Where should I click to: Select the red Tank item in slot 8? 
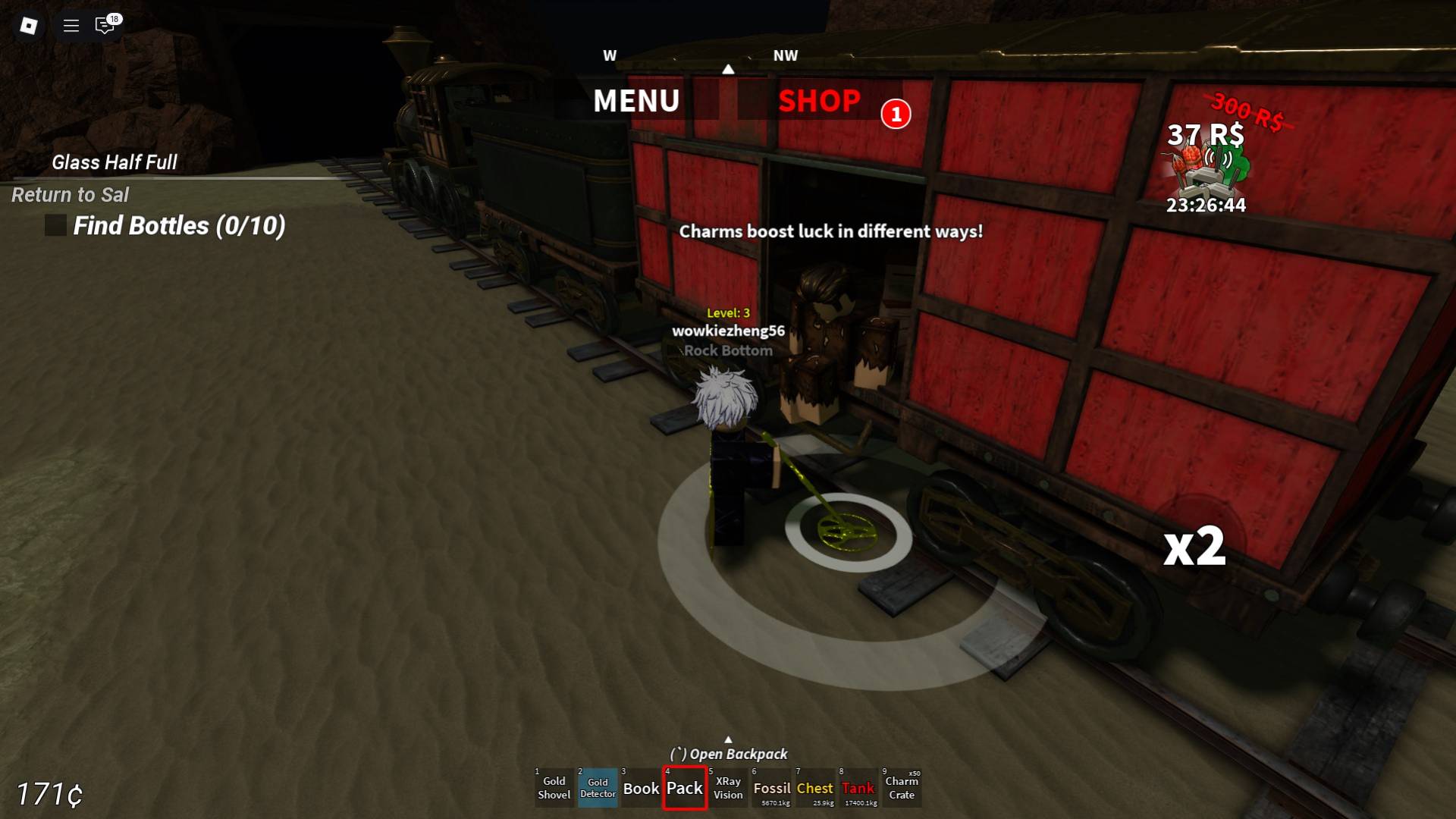[858, 789]
